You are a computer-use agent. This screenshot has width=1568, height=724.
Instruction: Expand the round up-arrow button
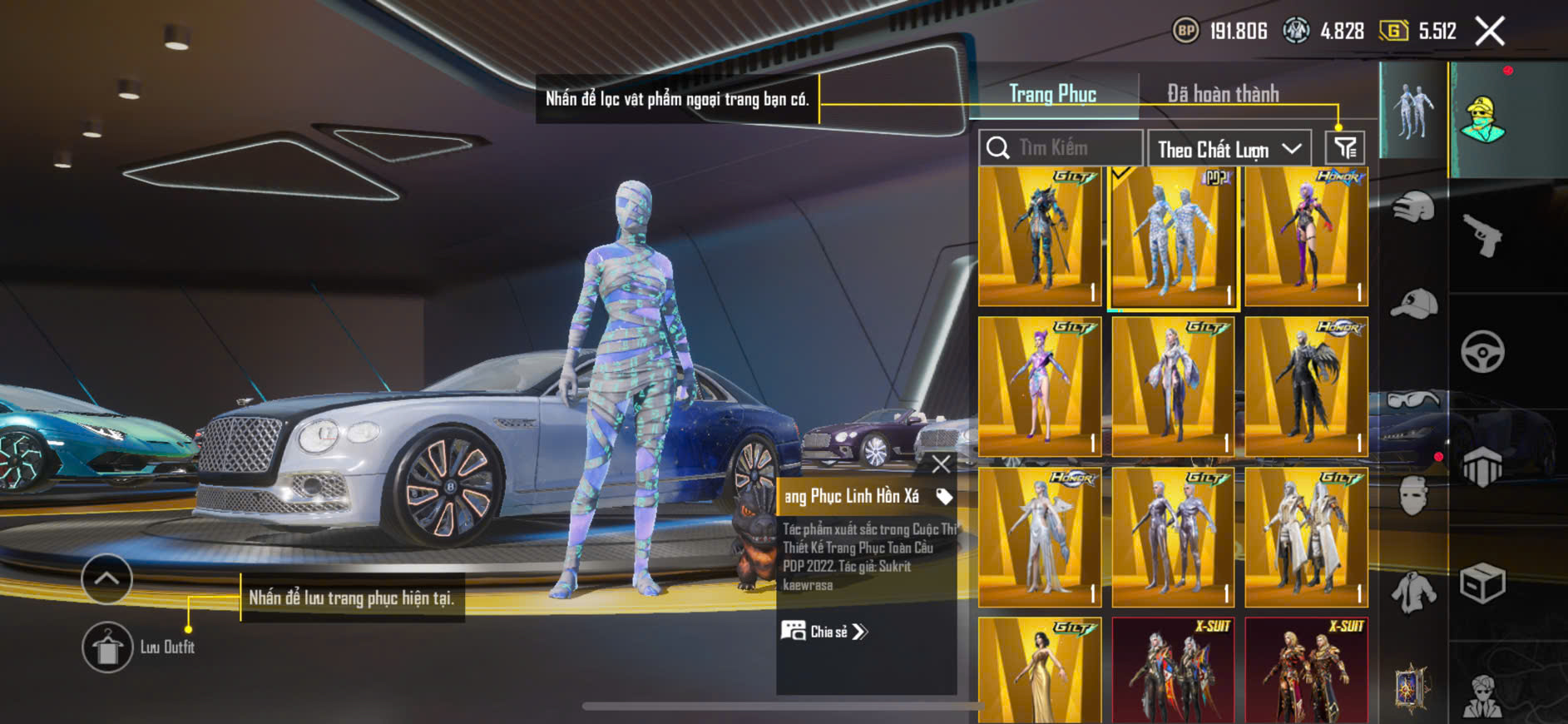click(106, 578)
